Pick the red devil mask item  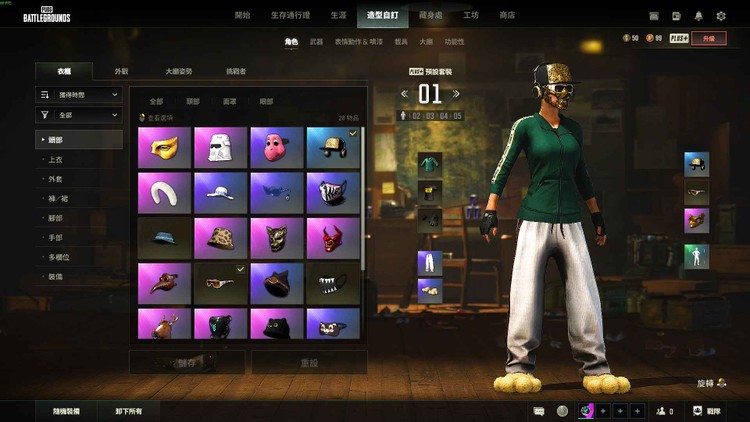(334, 237)
